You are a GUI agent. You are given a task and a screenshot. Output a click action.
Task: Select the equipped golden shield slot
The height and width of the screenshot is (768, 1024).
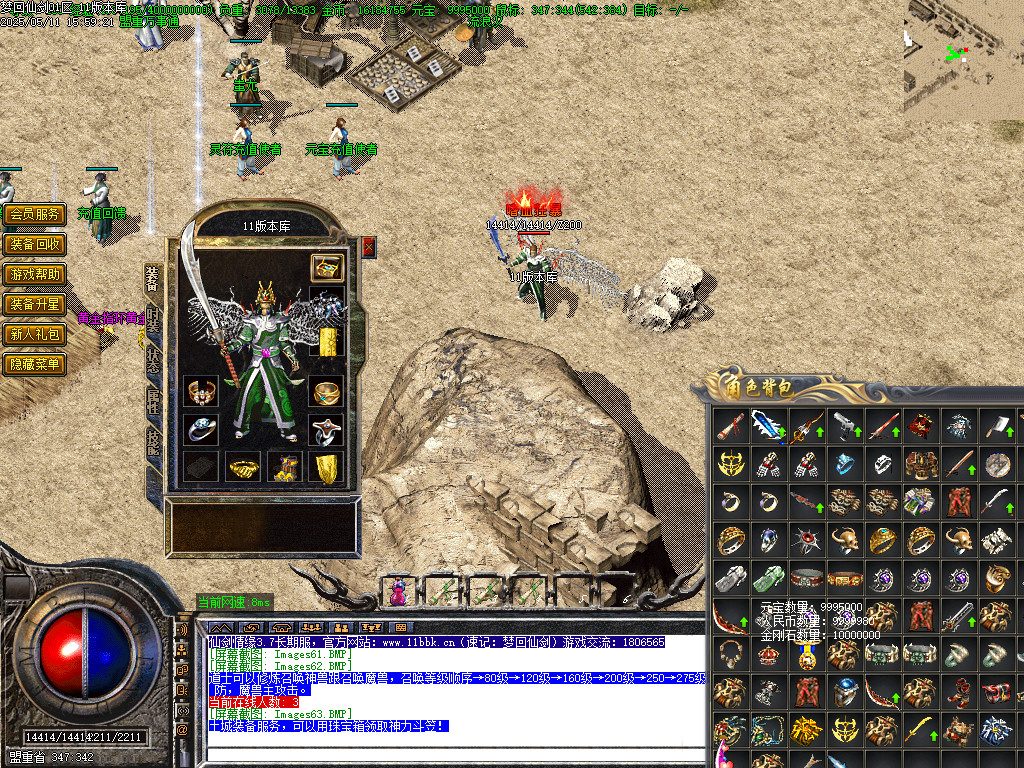(326, 467)
